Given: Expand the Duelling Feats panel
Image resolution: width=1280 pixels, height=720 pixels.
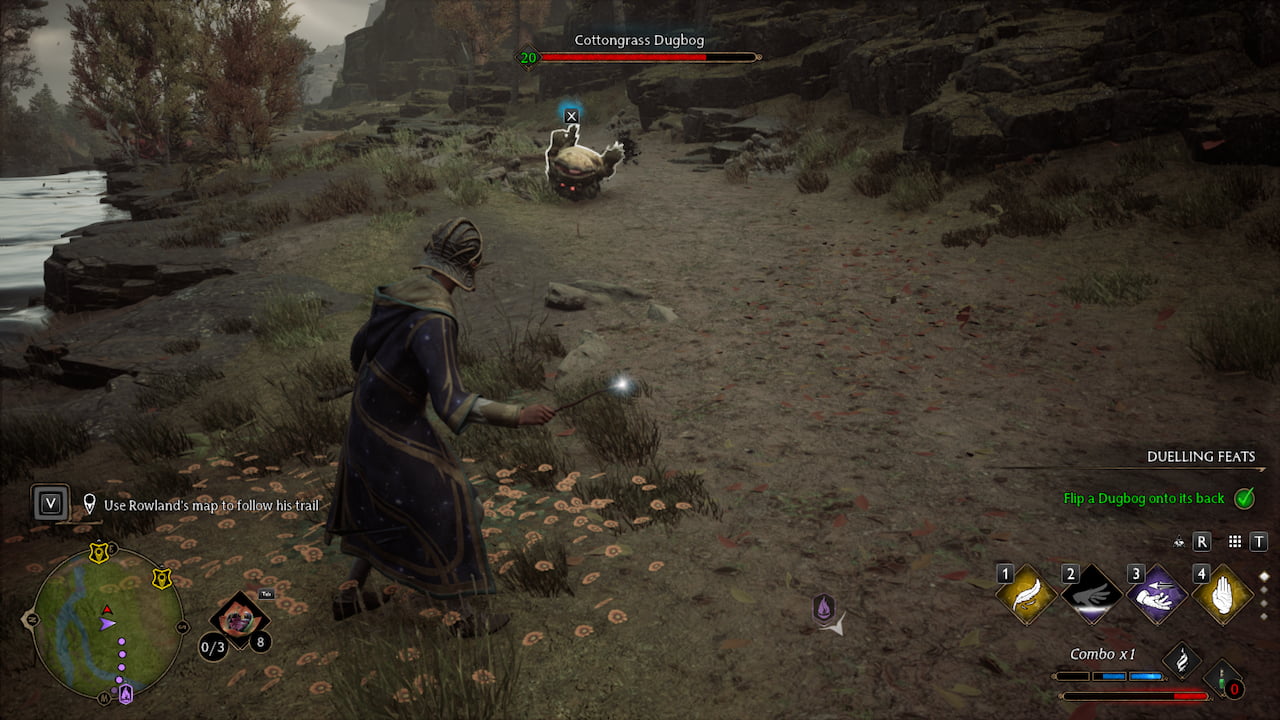Looking at the screenshot, I should point(1198,457).
